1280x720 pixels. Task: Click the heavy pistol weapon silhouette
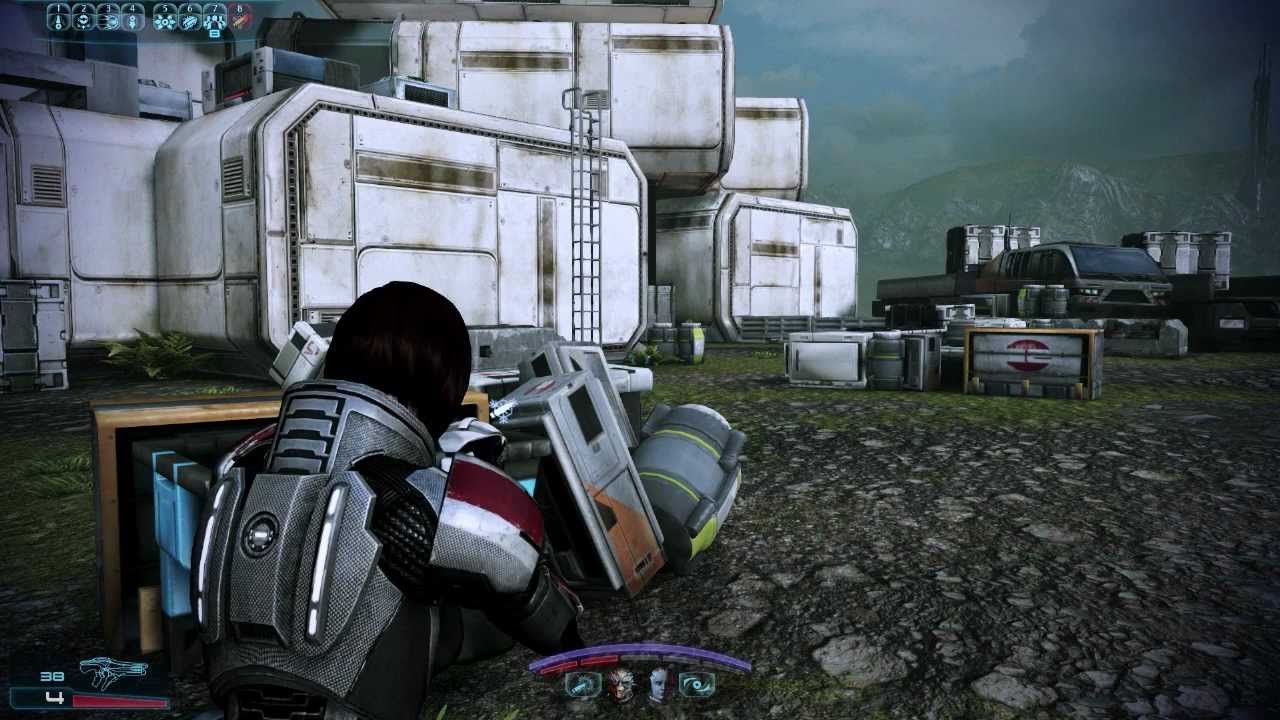coord(115,670)
